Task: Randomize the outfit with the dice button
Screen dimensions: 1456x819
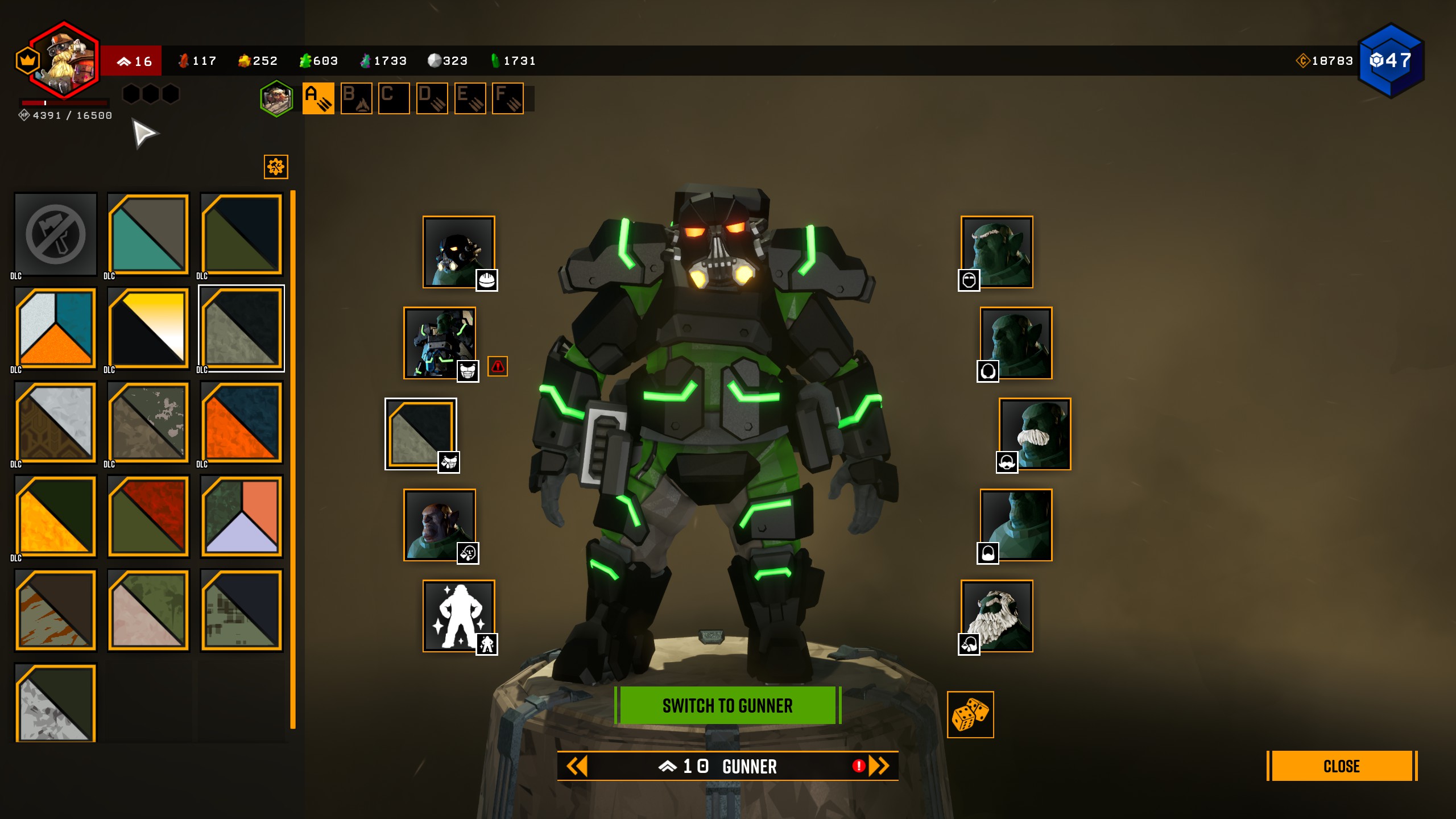Action: tap(970, 715)
